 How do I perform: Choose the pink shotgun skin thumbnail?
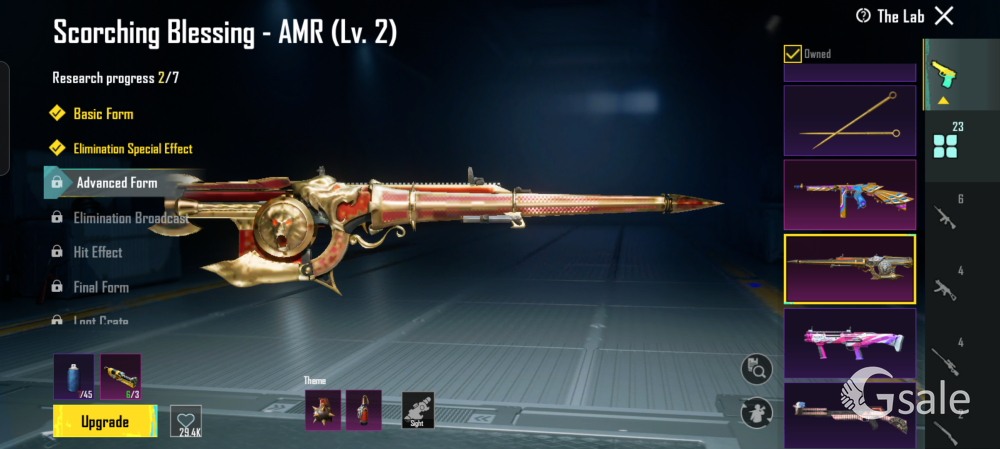click(849, 342)
